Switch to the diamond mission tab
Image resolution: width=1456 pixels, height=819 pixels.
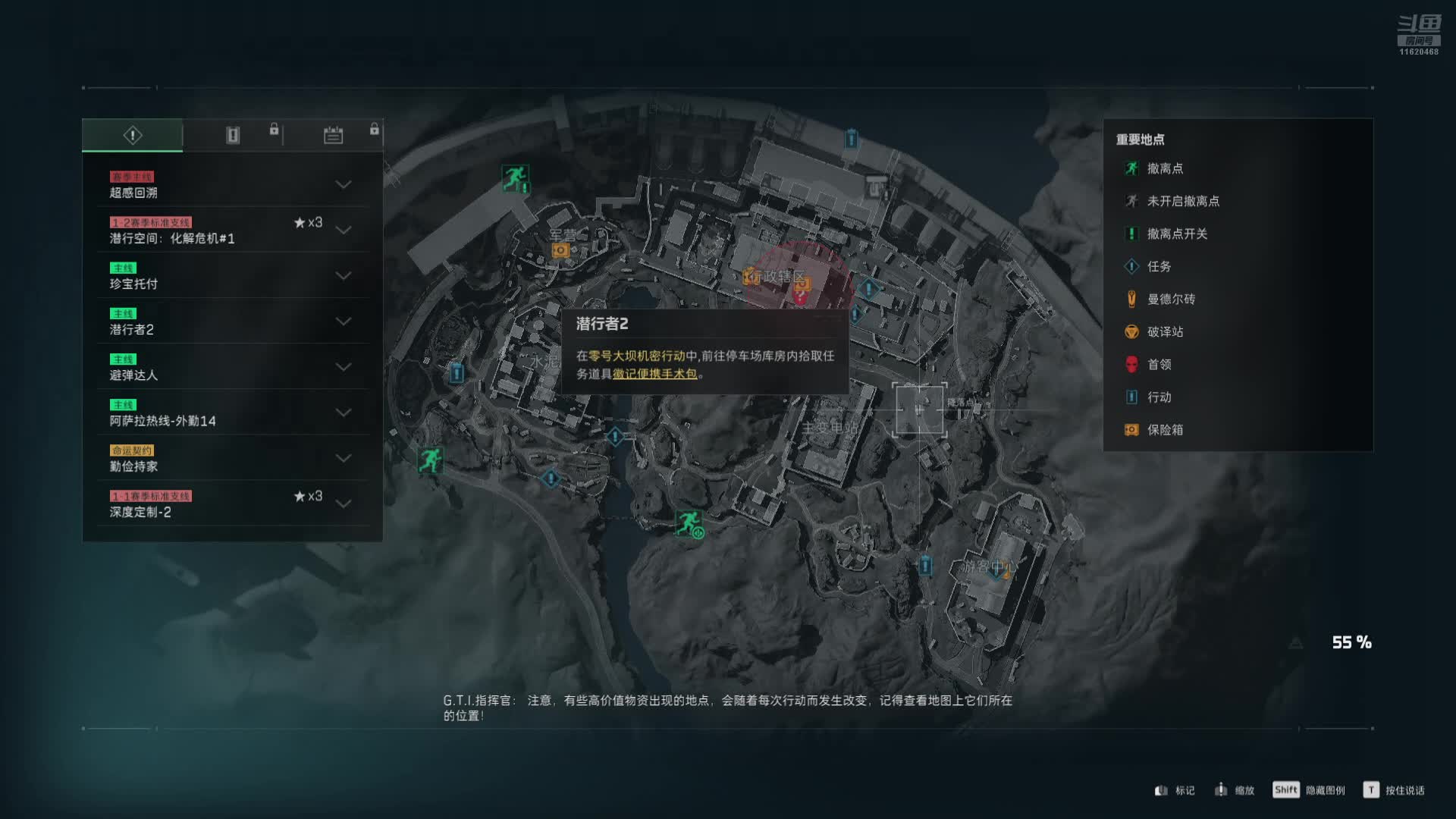133,136
